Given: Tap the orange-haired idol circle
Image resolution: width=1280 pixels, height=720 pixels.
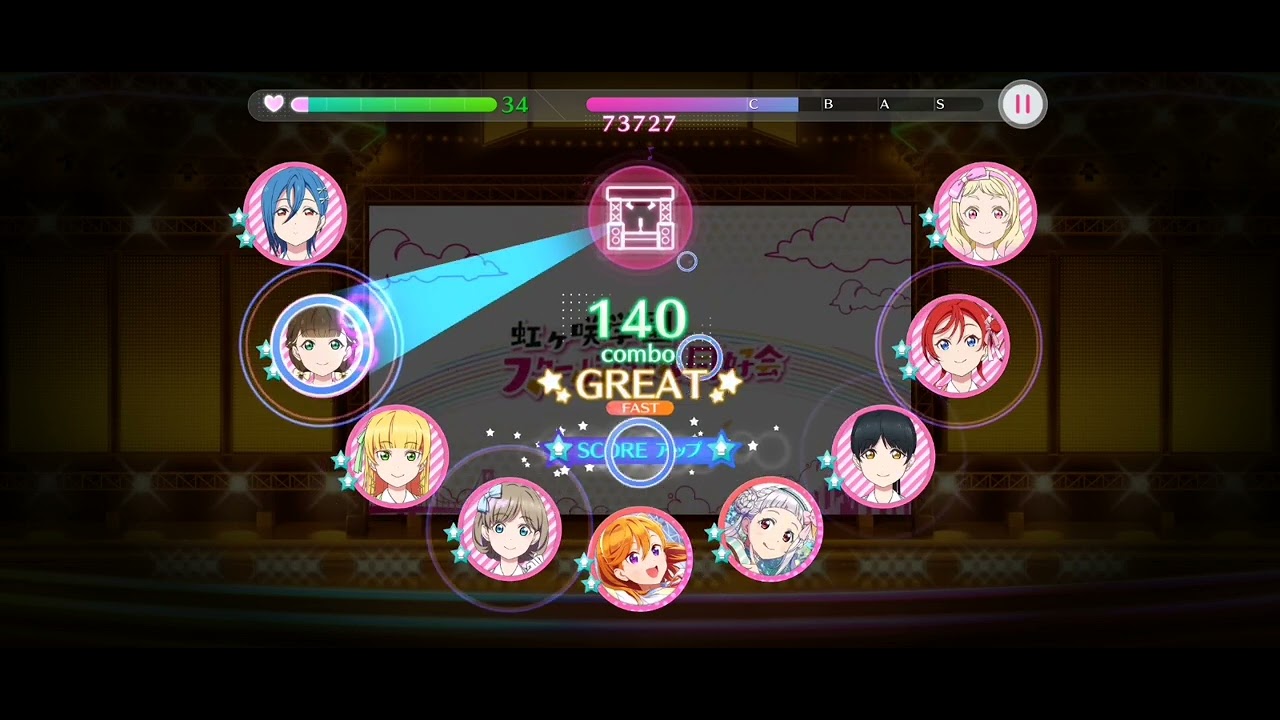Looking at the screenshot, I should pos(640,558).
